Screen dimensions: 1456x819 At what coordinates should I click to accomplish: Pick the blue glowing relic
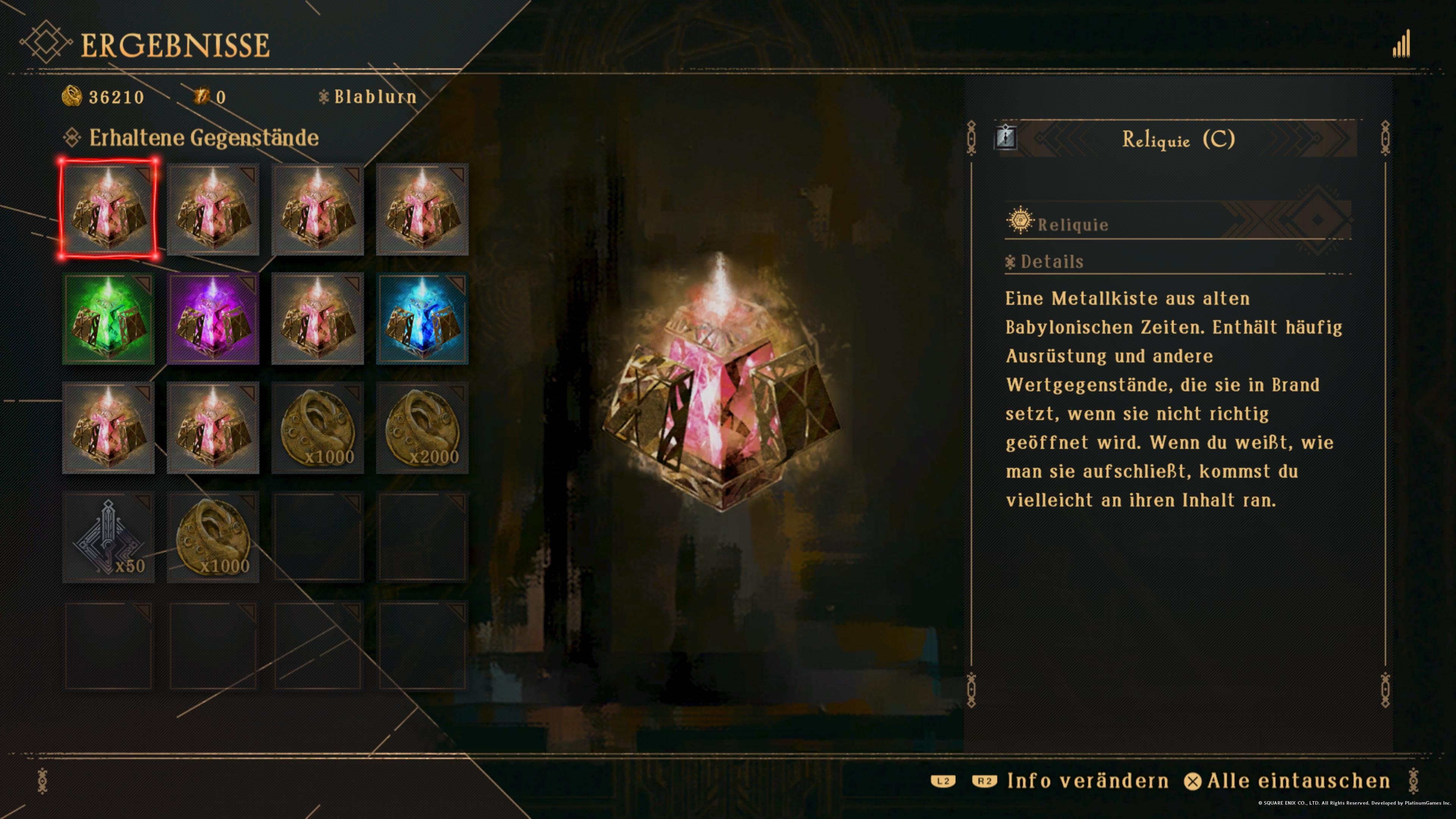(422, 319)
